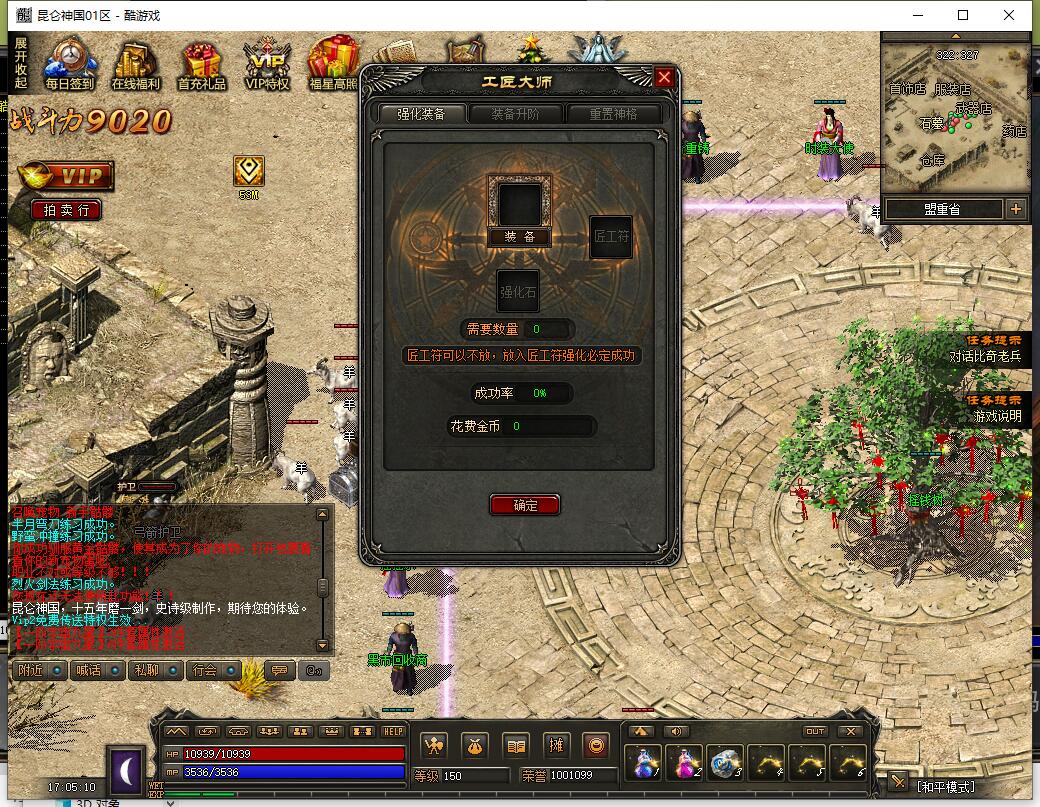Toggle the 展开收起 expand/collapse bar
Image resolution: width=1040 pixels, height=807 pixels.
[20, 62]
